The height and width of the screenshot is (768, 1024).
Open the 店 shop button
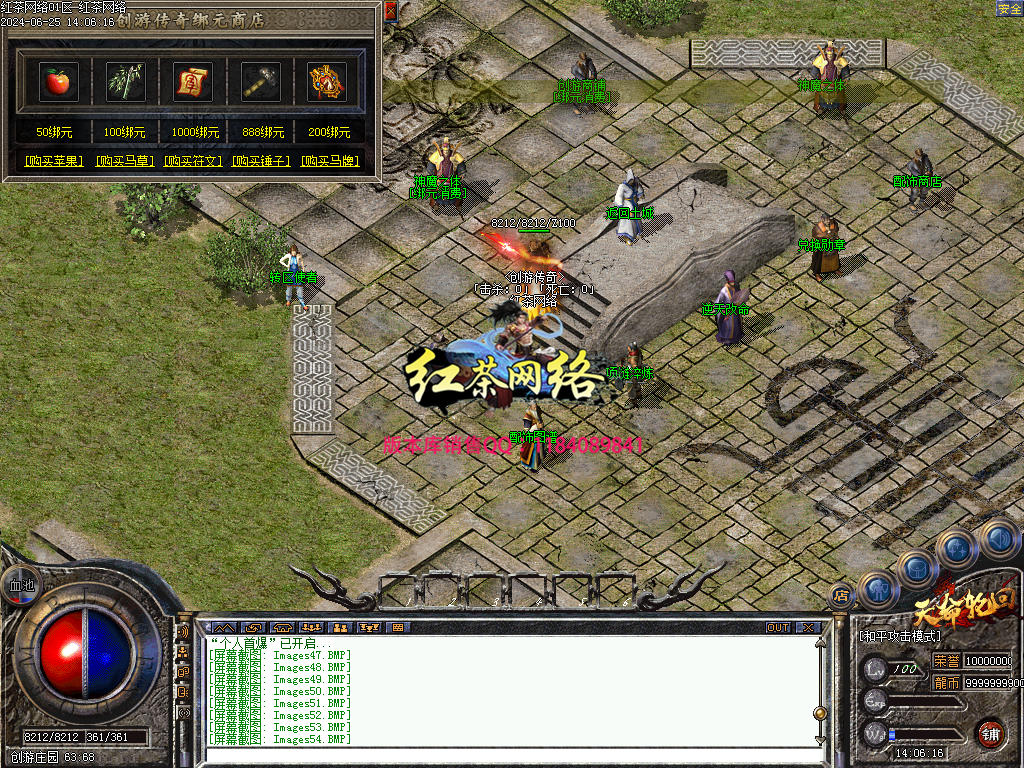[x=841, y=596]
